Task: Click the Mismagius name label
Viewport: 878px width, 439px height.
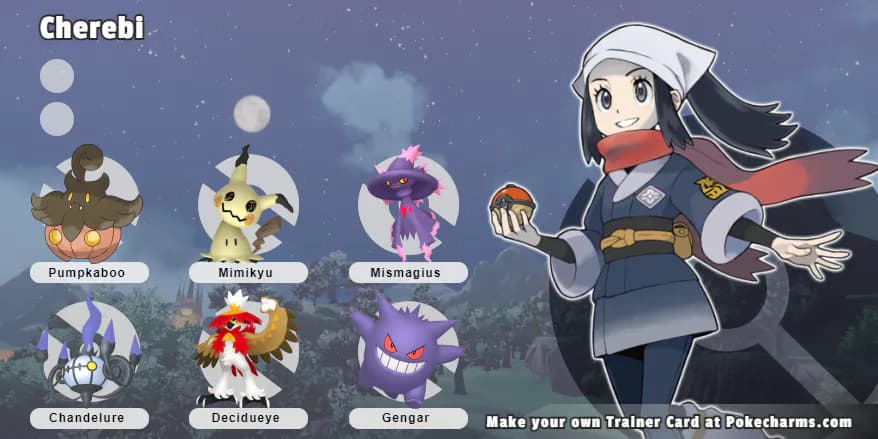Action: tap(408, 272)
